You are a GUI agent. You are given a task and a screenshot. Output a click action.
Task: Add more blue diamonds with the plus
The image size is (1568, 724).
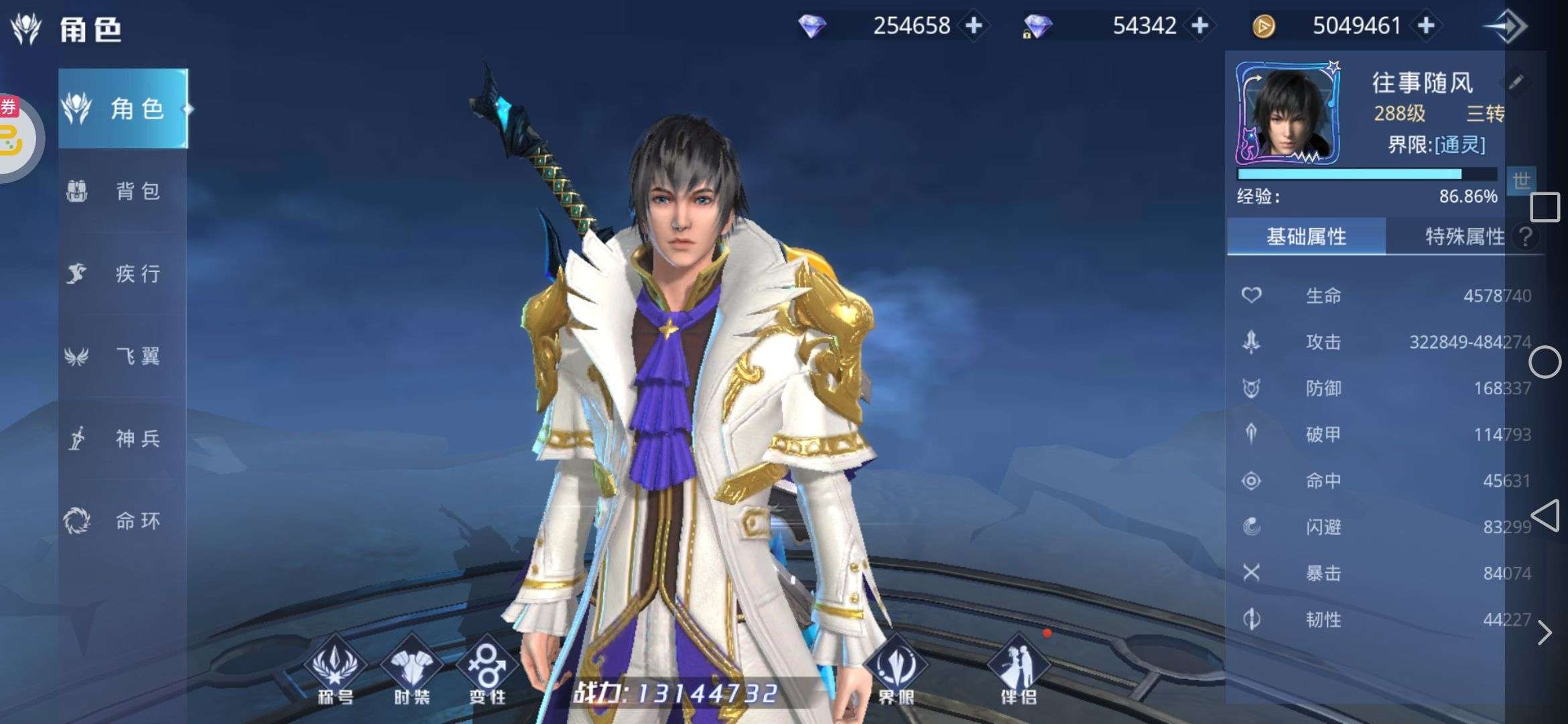(974, 25)
